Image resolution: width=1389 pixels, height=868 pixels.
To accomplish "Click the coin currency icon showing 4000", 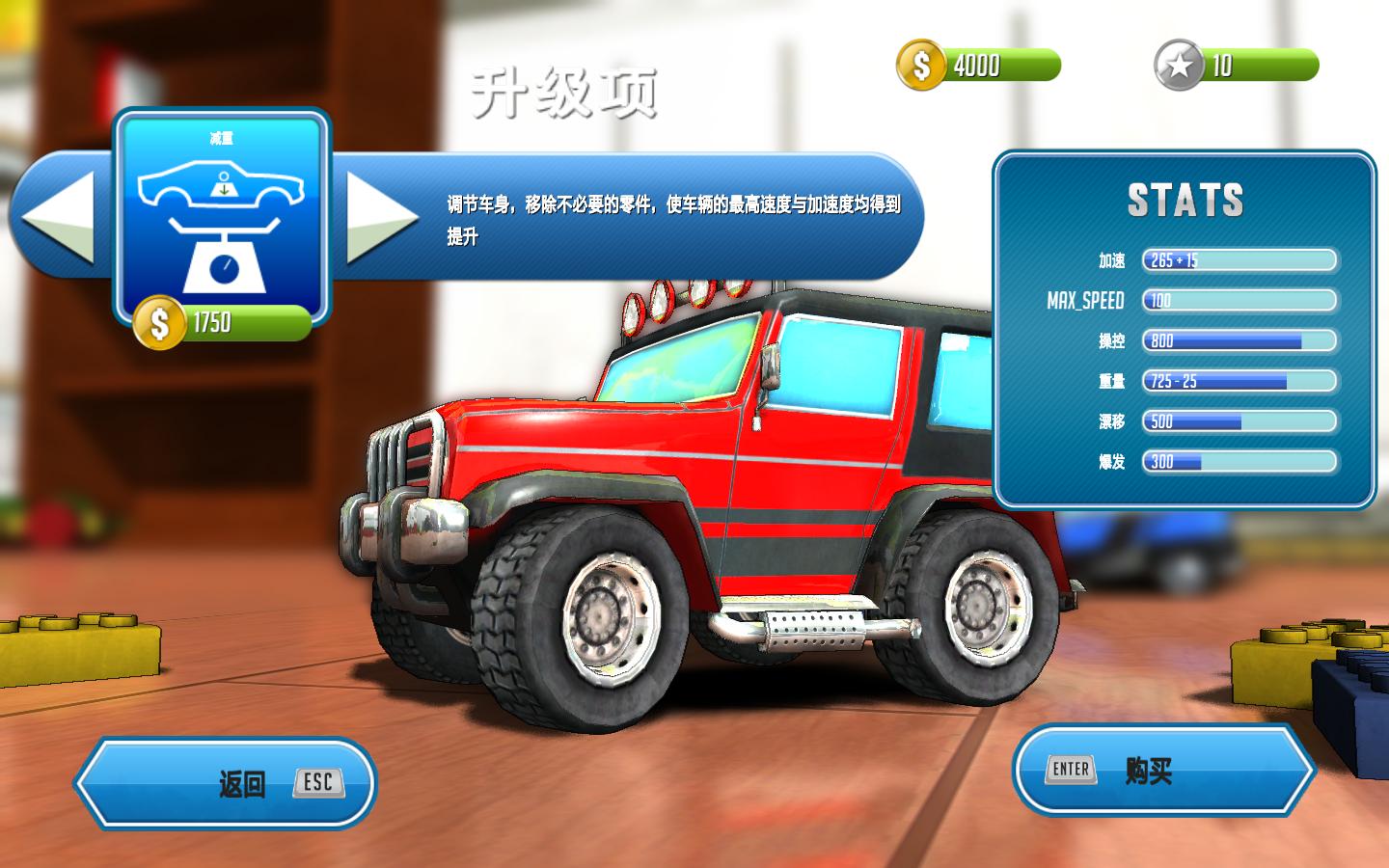I will pos(923,65).
